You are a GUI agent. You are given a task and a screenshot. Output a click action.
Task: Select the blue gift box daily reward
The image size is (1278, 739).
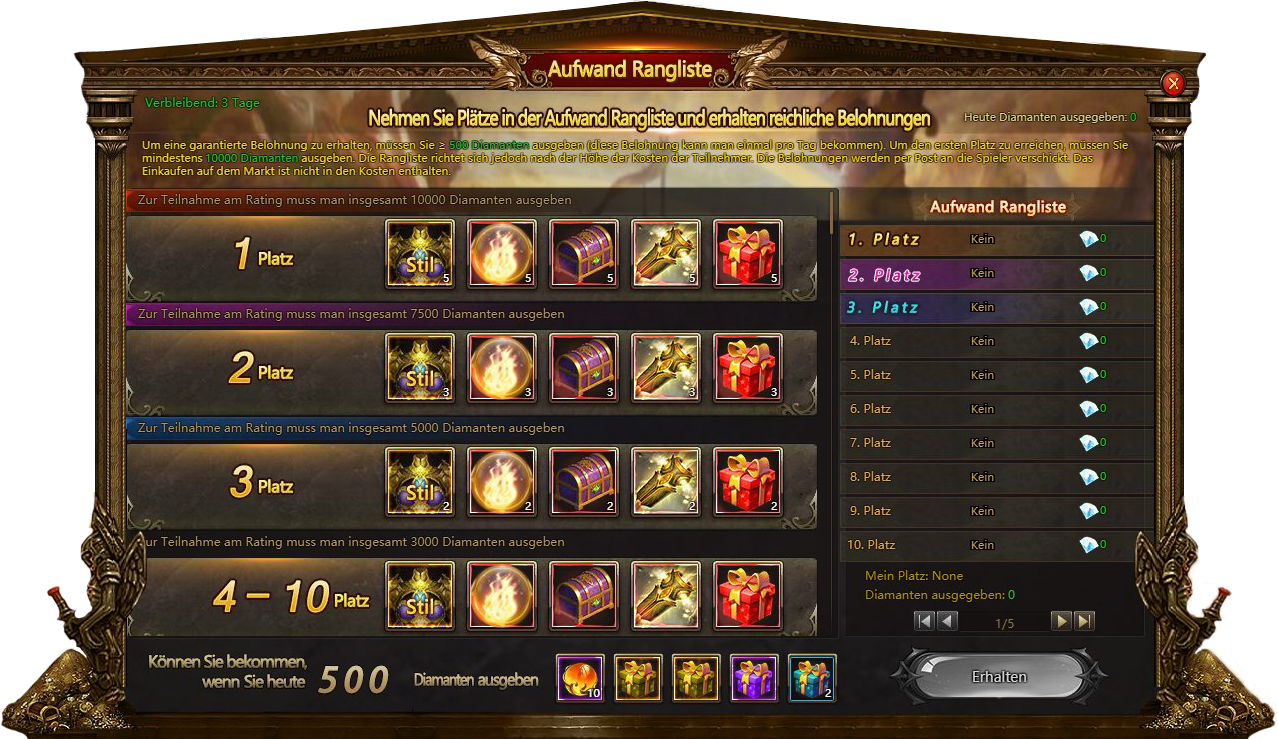[812, 679]
